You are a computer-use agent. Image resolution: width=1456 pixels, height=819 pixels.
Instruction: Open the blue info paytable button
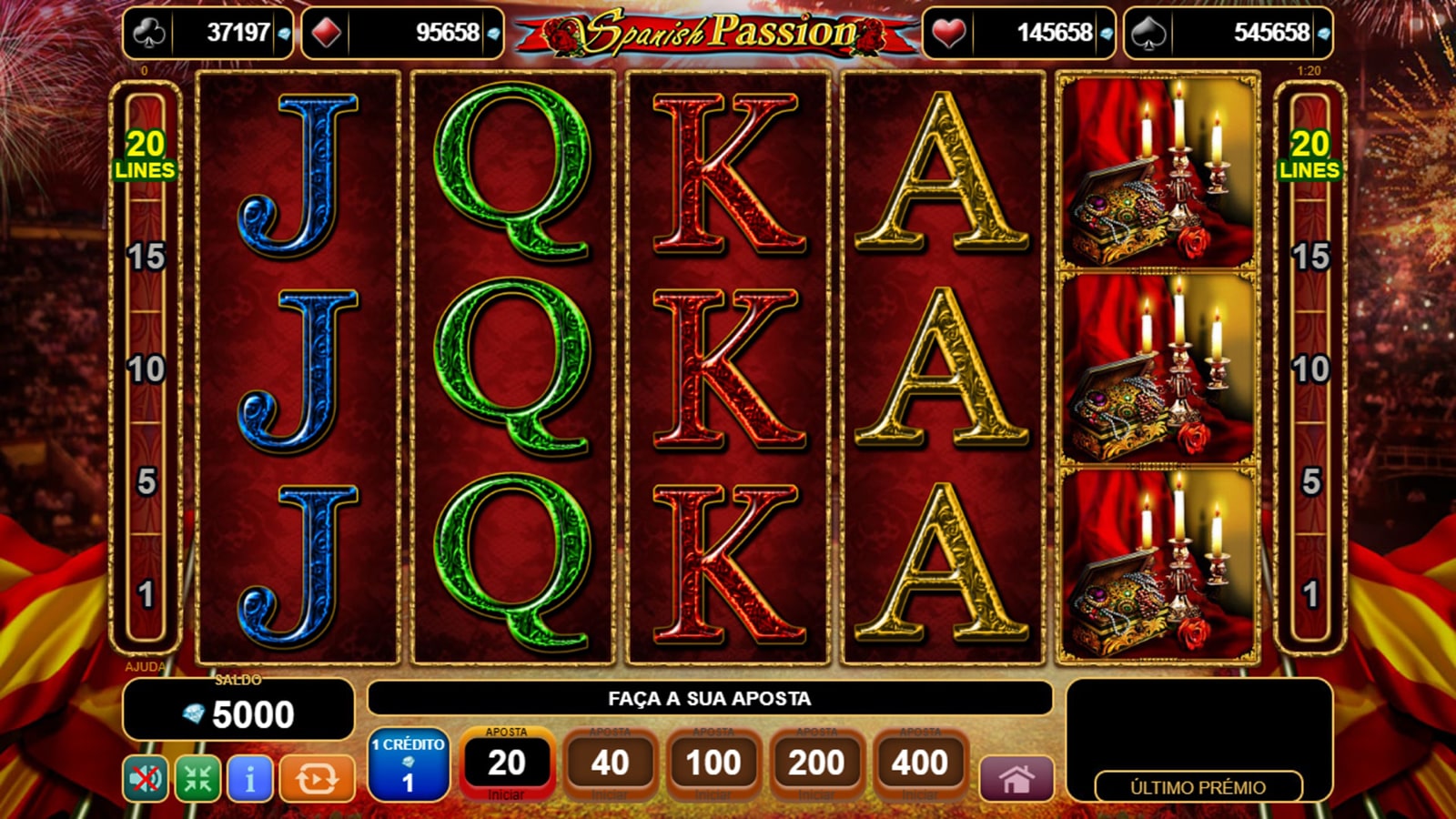[x=249, y=779]
